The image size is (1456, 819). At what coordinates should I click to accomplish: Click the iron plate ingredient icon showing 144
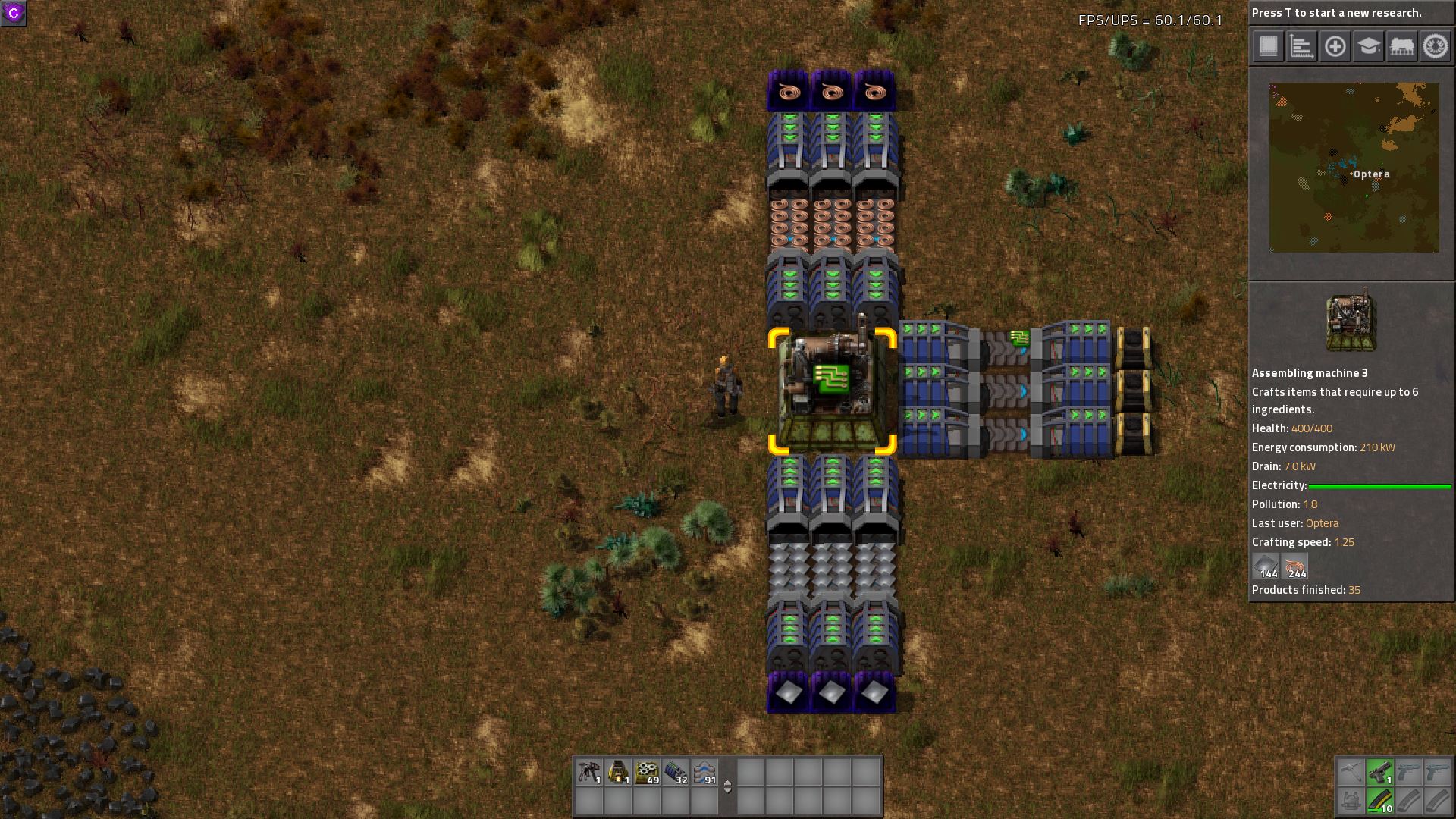pyautogui.click(x=1266, y=566)
